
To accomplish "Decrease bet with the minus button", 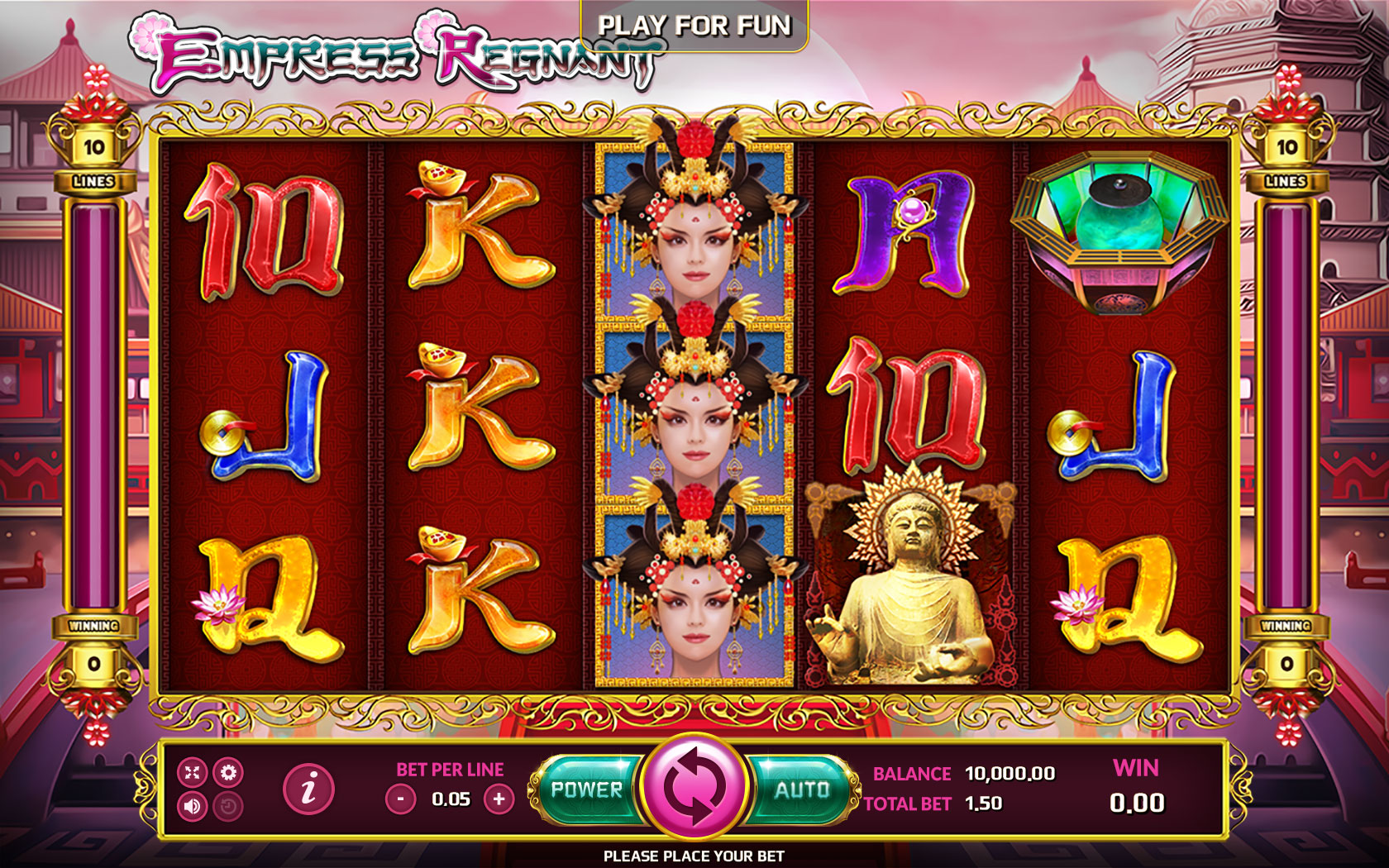I will click(x=399, y=799).
